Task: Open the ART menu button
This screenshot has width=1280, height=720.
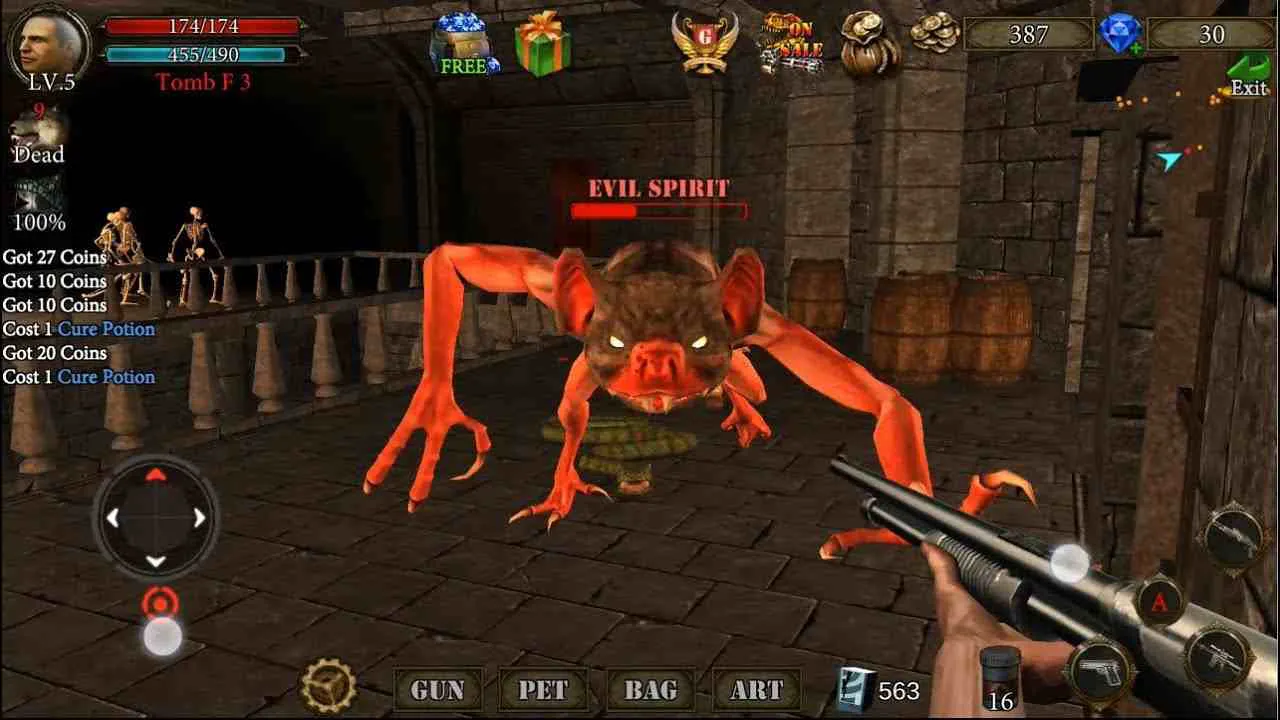Action: pos(756,689)
